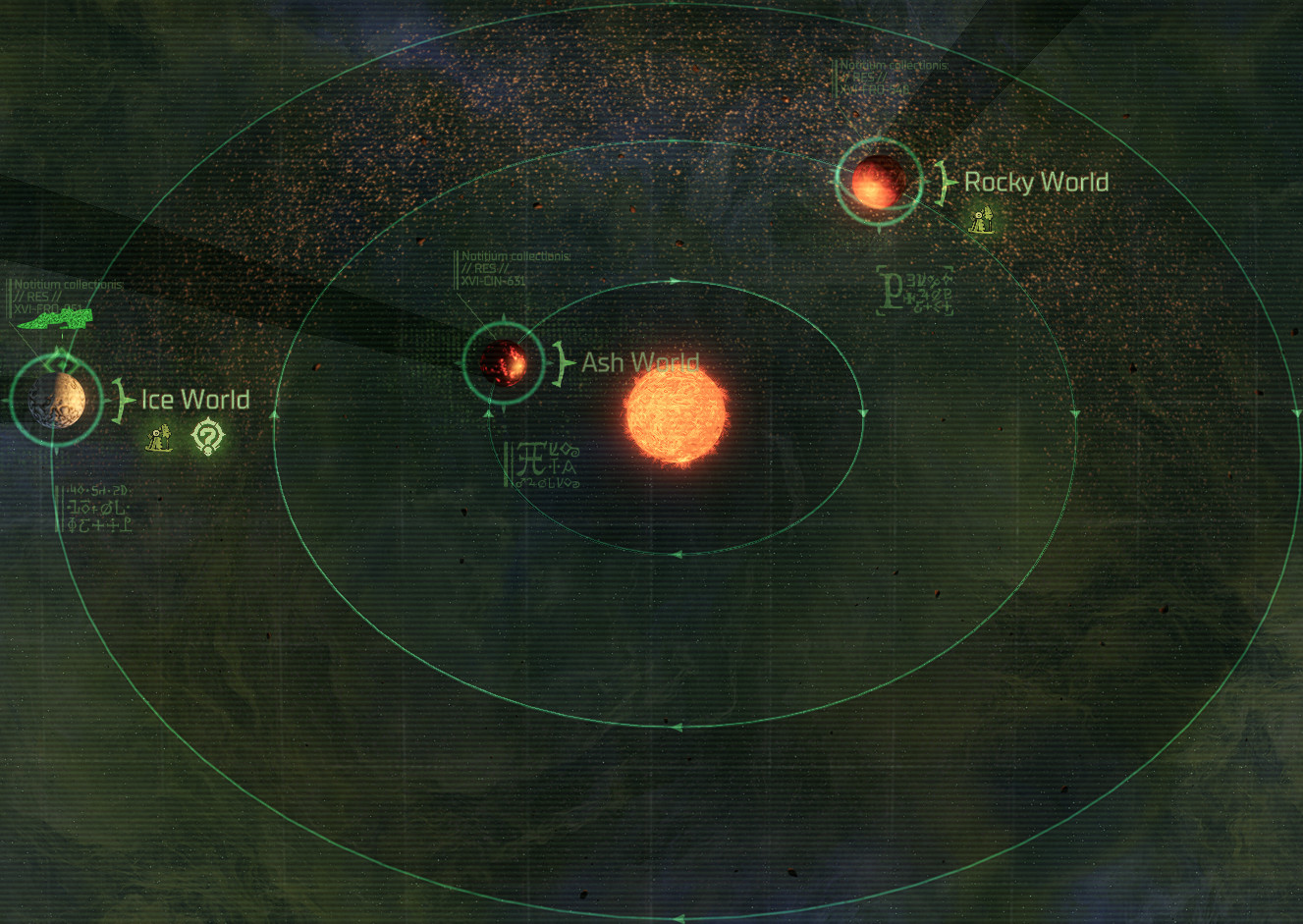
Task: Select the Rocky World planet marker
Action: coord(878,181)
